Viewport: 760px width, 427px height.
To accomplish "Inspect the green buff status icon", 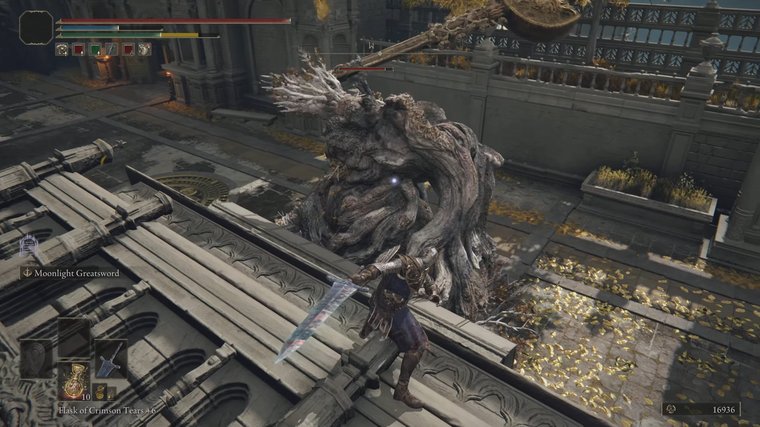I will tap(94, 49).
